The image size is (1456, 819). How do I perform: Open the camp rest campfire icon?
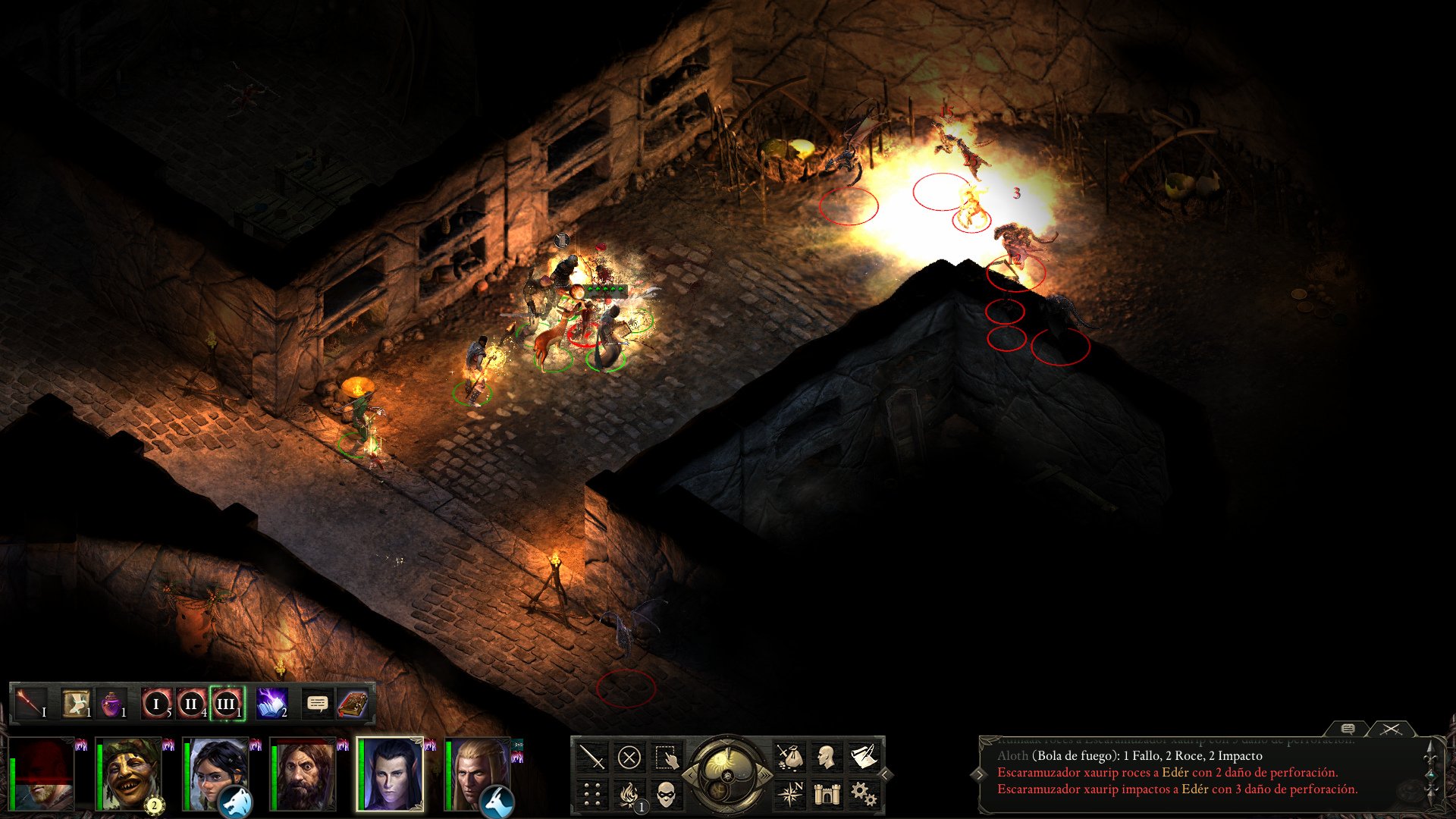(x=629, y=794)
